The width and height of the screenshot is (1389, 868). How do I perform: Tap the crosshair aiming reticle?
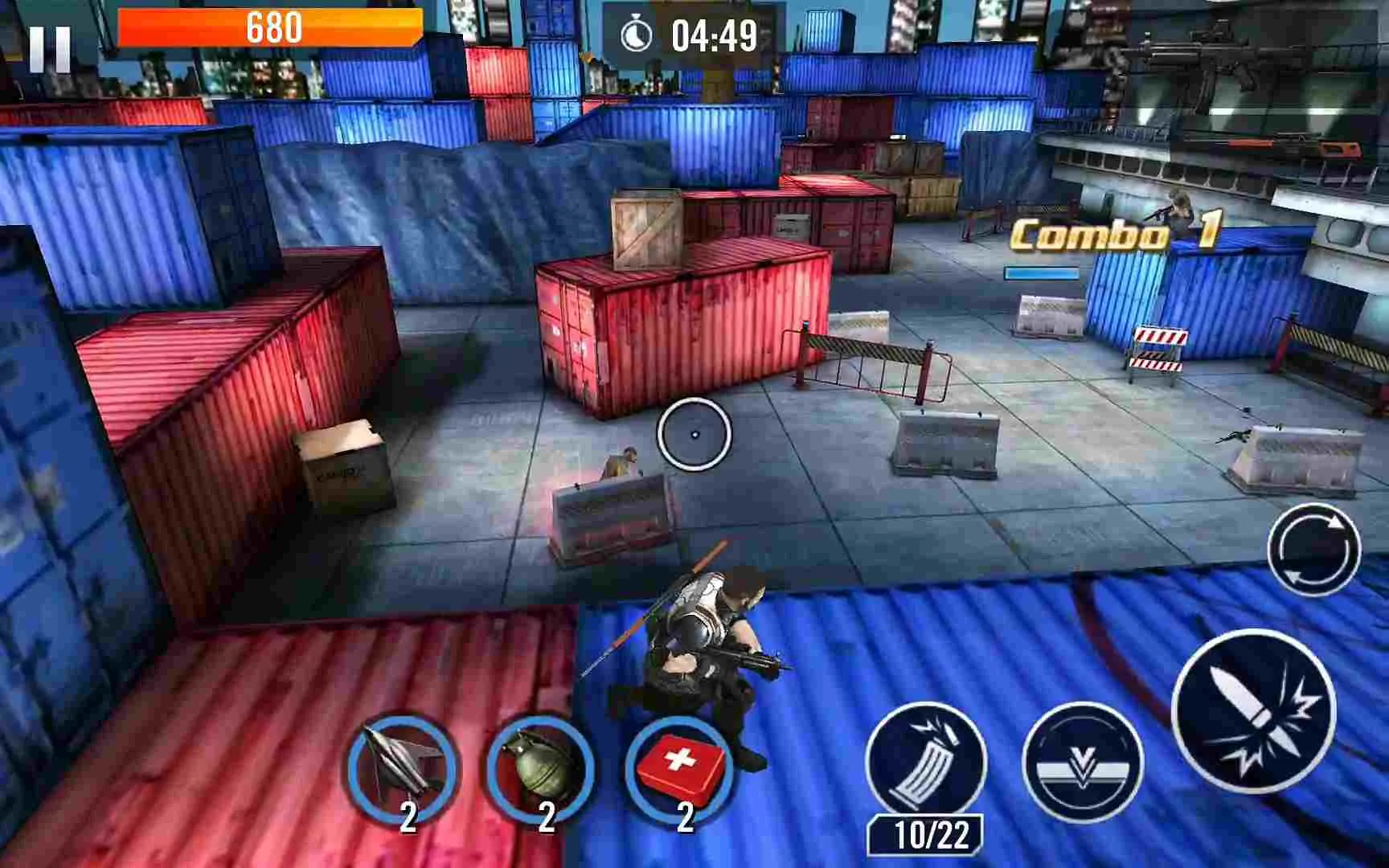(697, 434)
